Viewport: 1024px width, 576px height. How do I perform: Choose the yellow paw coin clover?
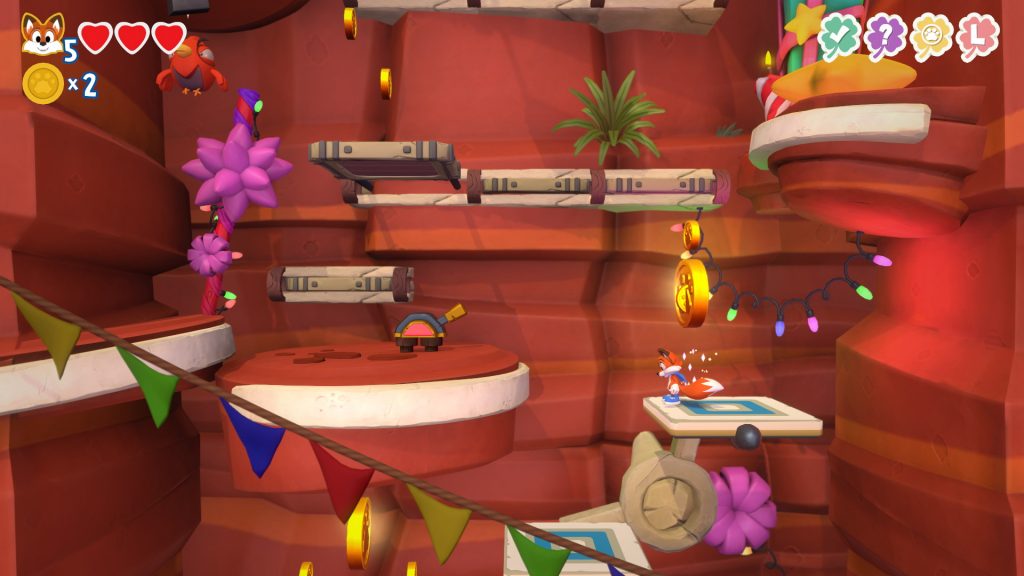click(931, 38)
